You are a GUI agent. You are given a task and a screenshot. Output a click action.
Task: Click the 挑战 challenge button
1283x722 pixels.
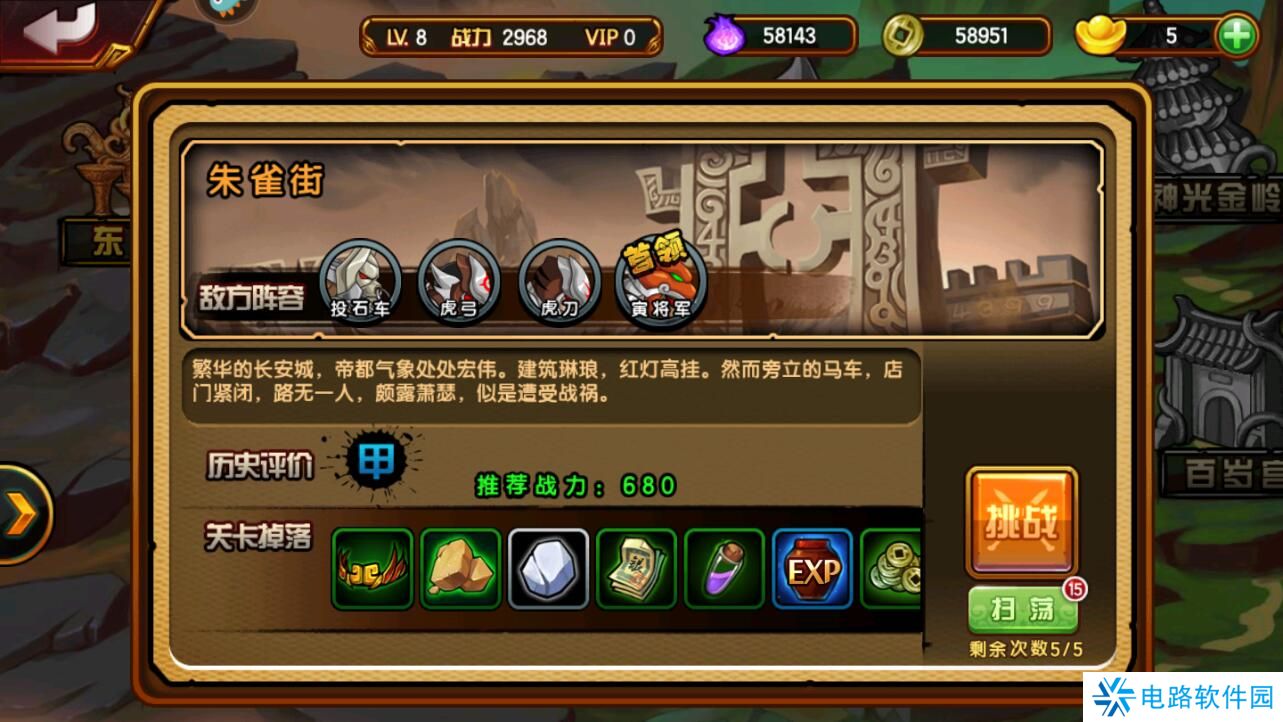click(x=1022, y=522)
